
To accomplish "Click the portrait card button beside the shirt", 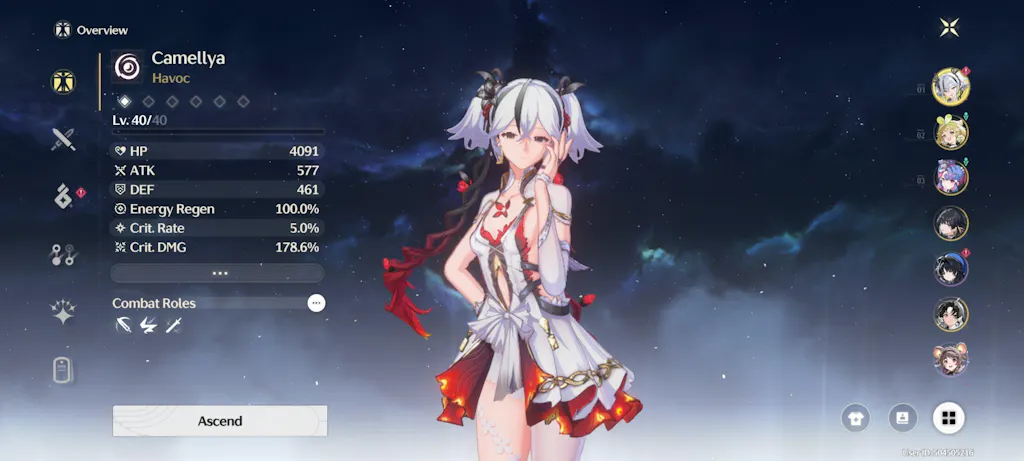I will [x=903, y=417].
